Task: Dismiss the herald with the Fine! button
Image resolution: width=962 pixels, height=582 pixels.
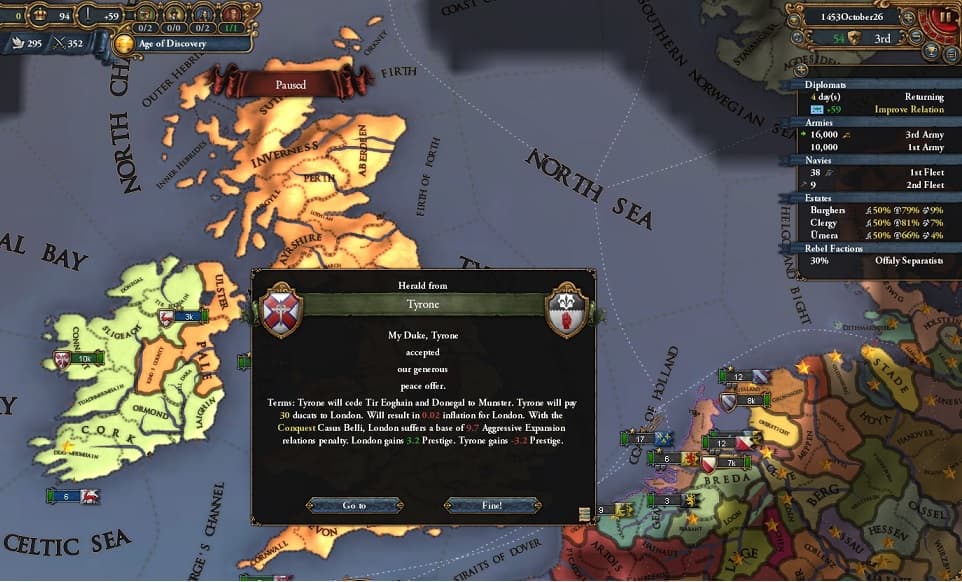Action: click(x=492, y=505)
